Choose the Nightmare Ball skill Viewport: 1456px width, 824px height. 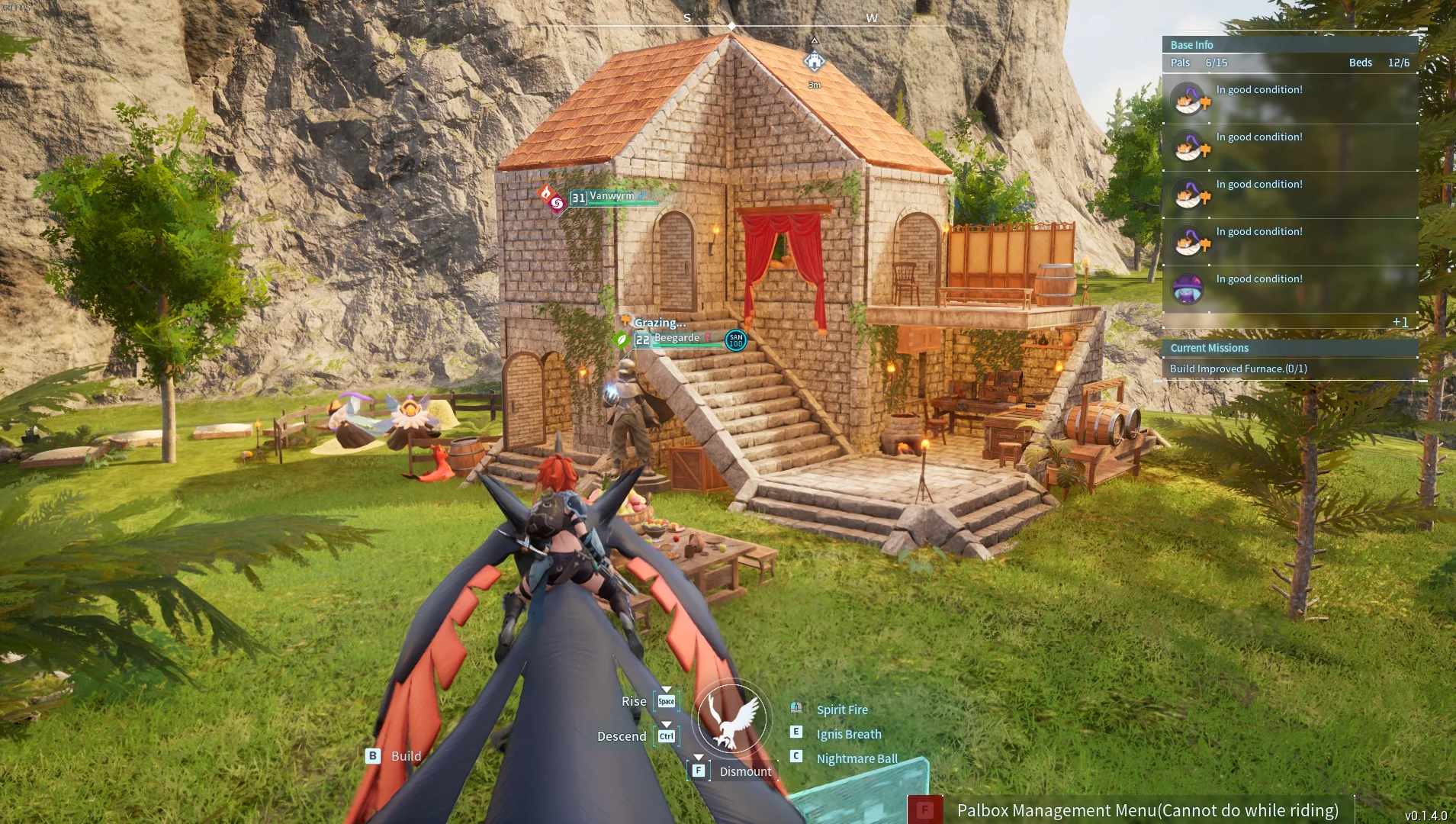click(x=857, y=758)
